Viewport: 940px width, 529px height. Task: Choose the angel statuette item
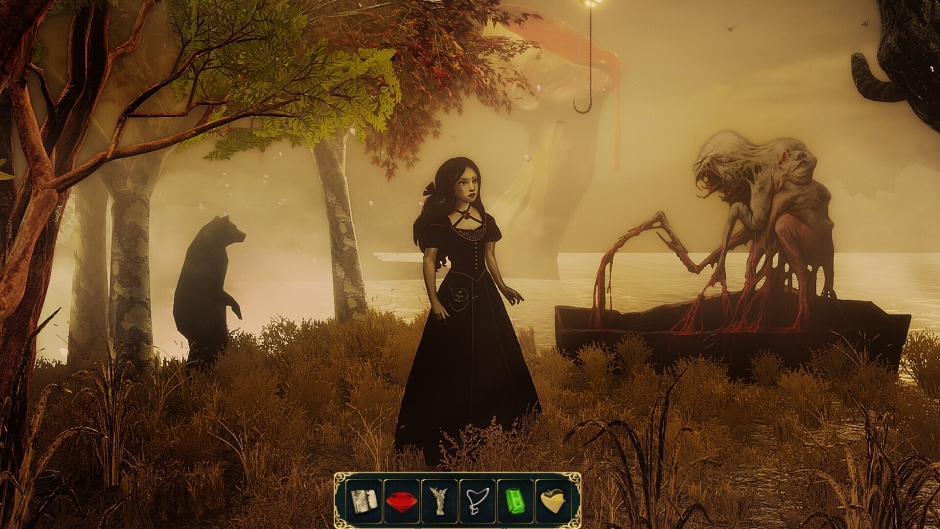click(439, 500)
